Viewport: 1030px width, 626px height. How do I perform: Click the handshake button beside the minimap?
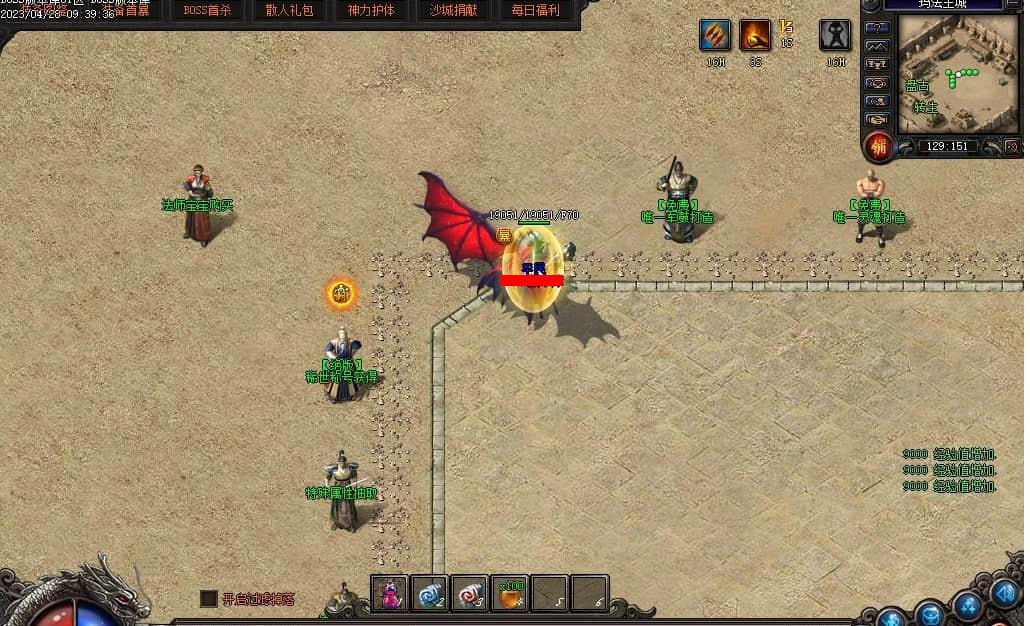click(877, 119)
